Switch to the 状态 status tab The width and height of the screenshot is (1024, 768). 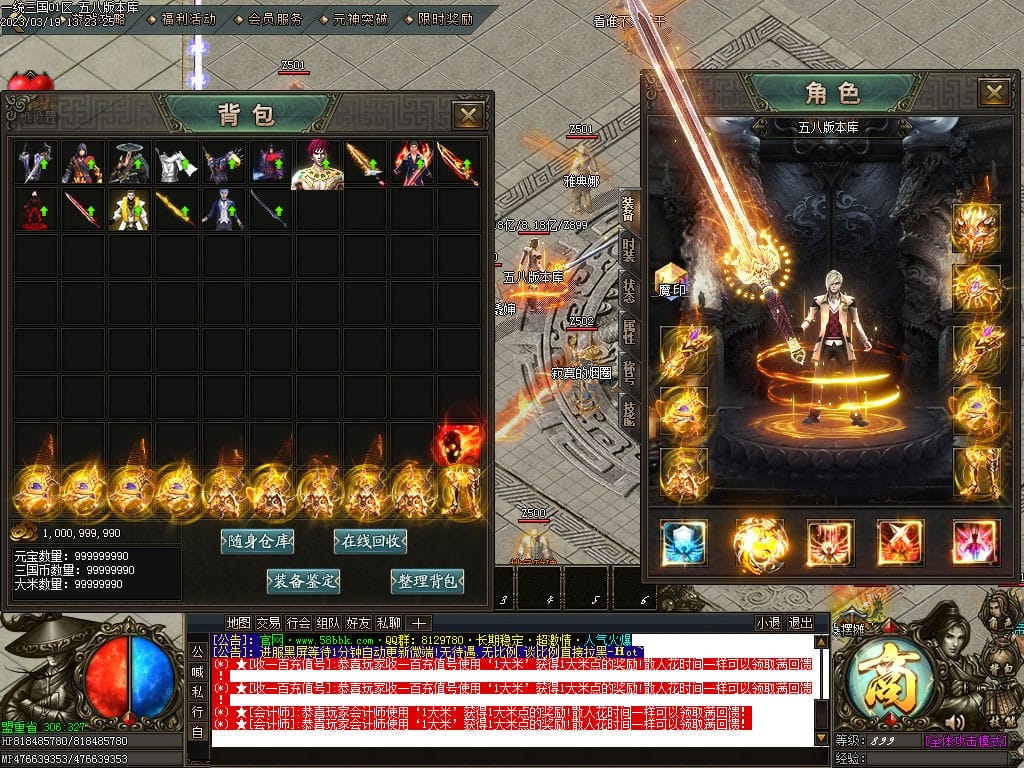pyautogui.click(x=629, y=290)
